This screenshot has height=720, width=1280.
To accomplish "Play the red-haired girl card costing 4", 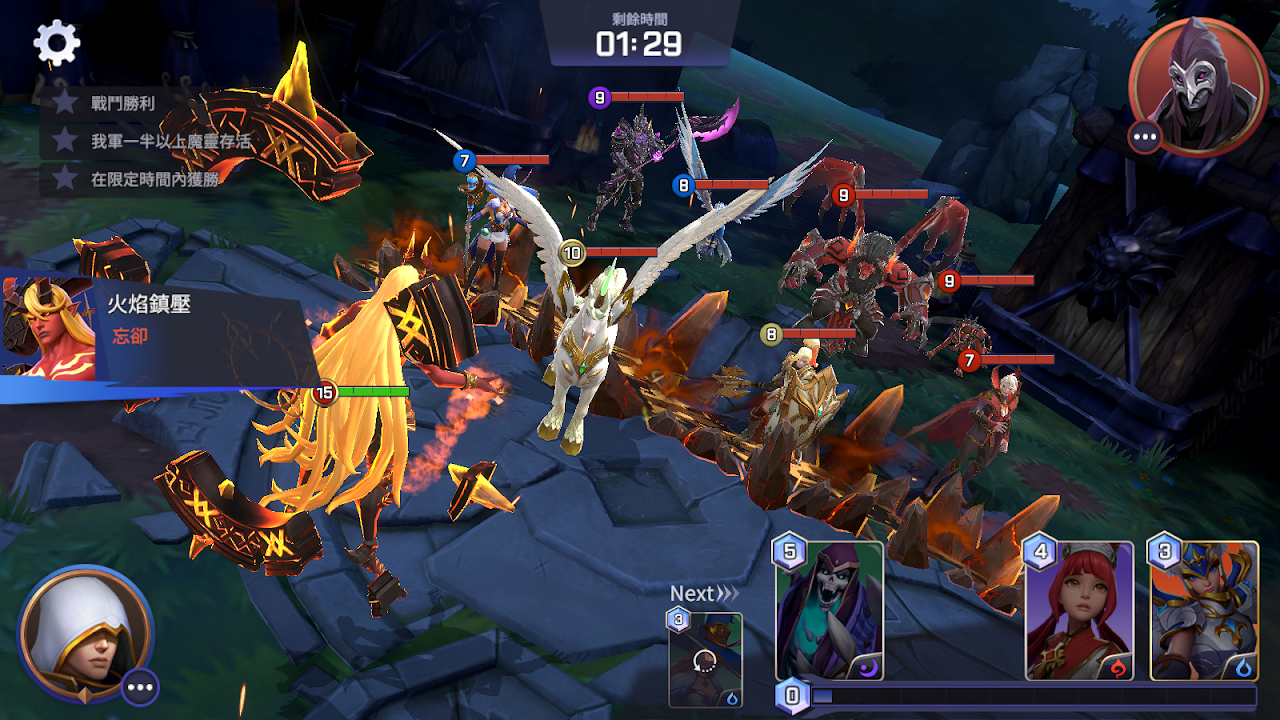I will pos(1079,610).
